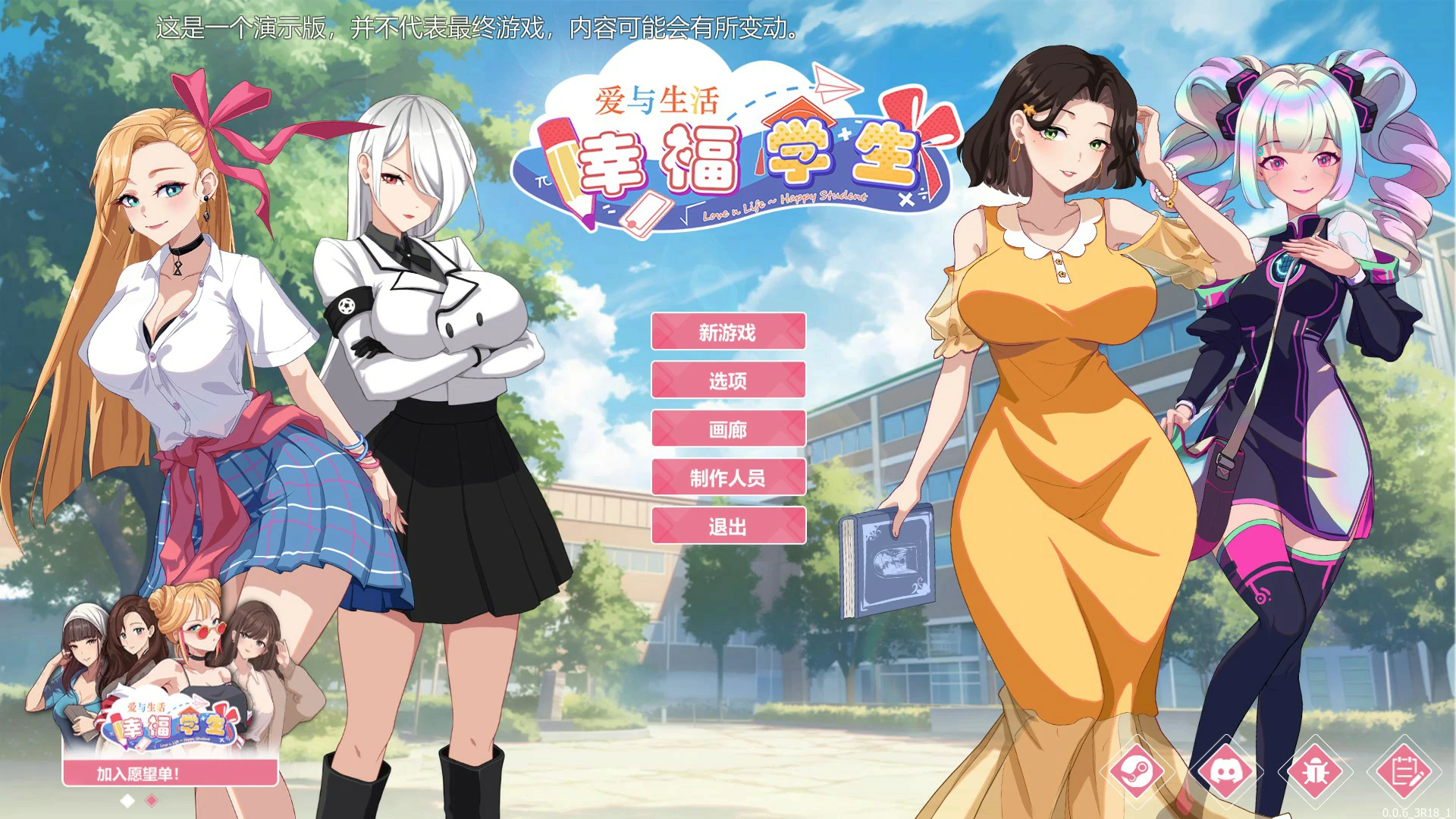The image size is (1456, 819).
Task: Open the 制作人员 credits entry
Action: coord(728,478)
